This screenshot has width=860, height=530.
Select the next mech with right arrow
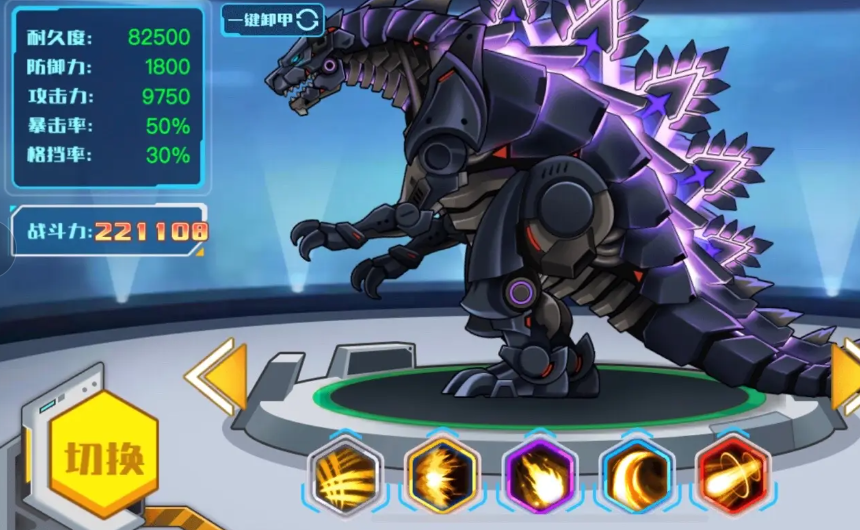point(846,376)
